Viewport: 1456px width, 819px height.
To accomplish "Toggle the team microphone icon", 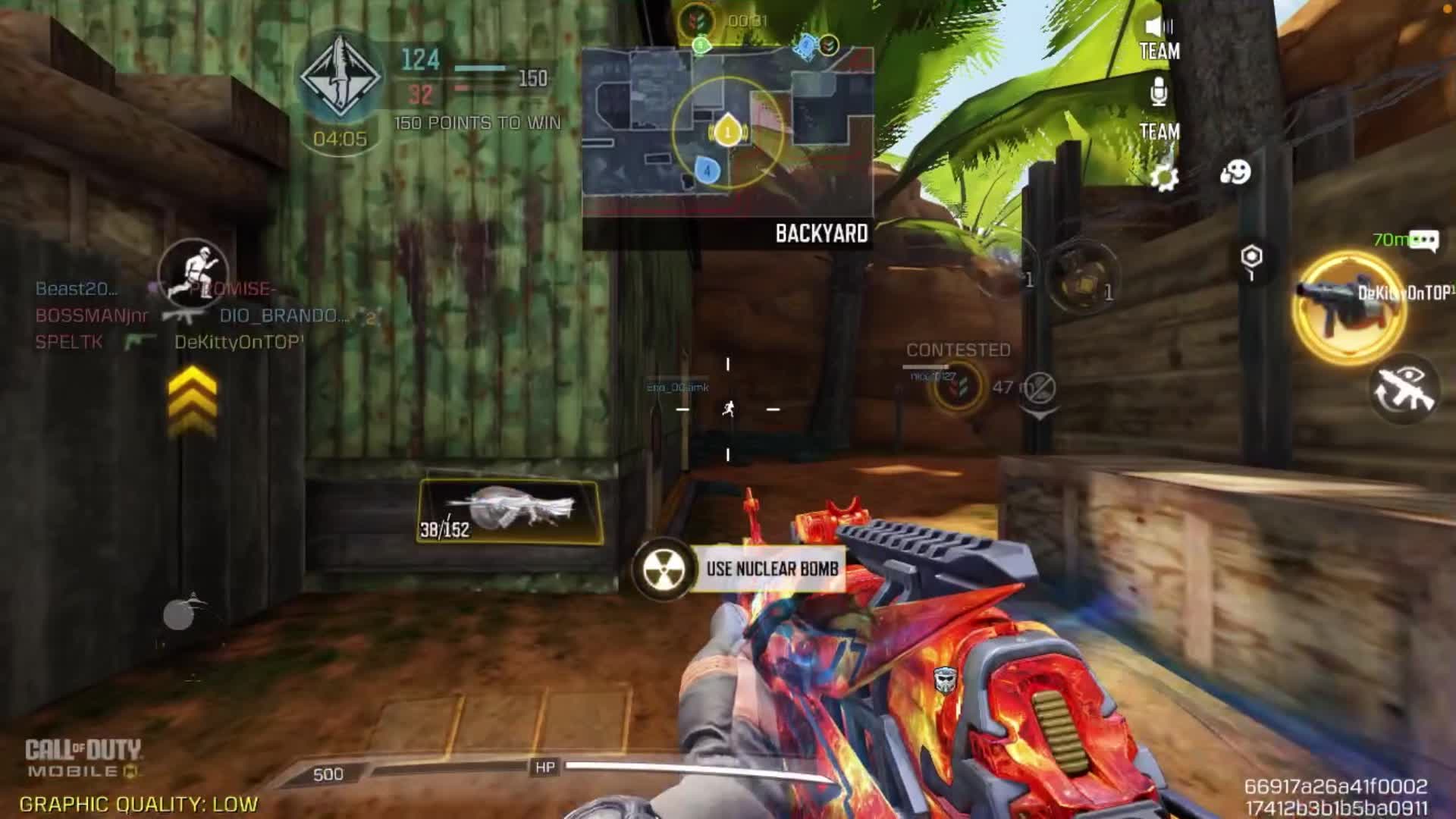I will tap(1159, 93).
